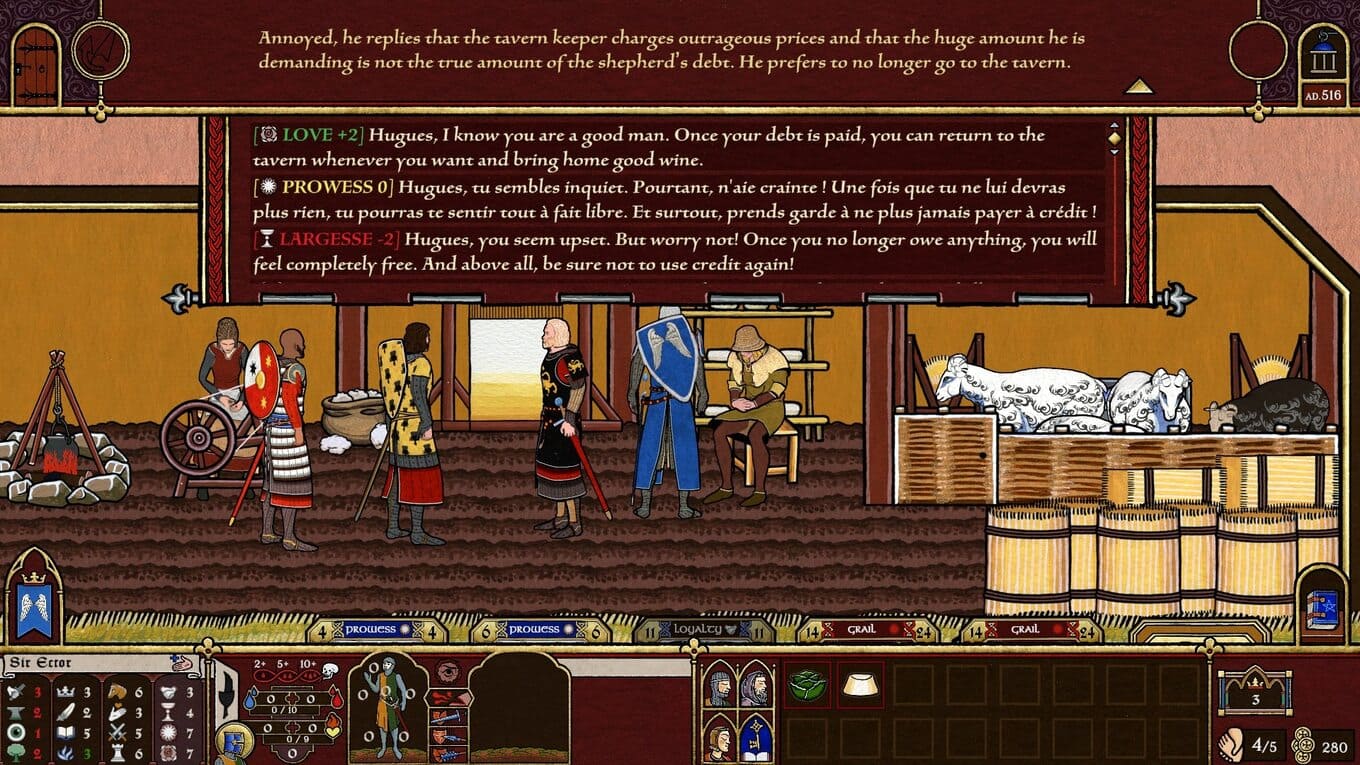Select the cheese wheel inventory slot

(x=860, y=684)
